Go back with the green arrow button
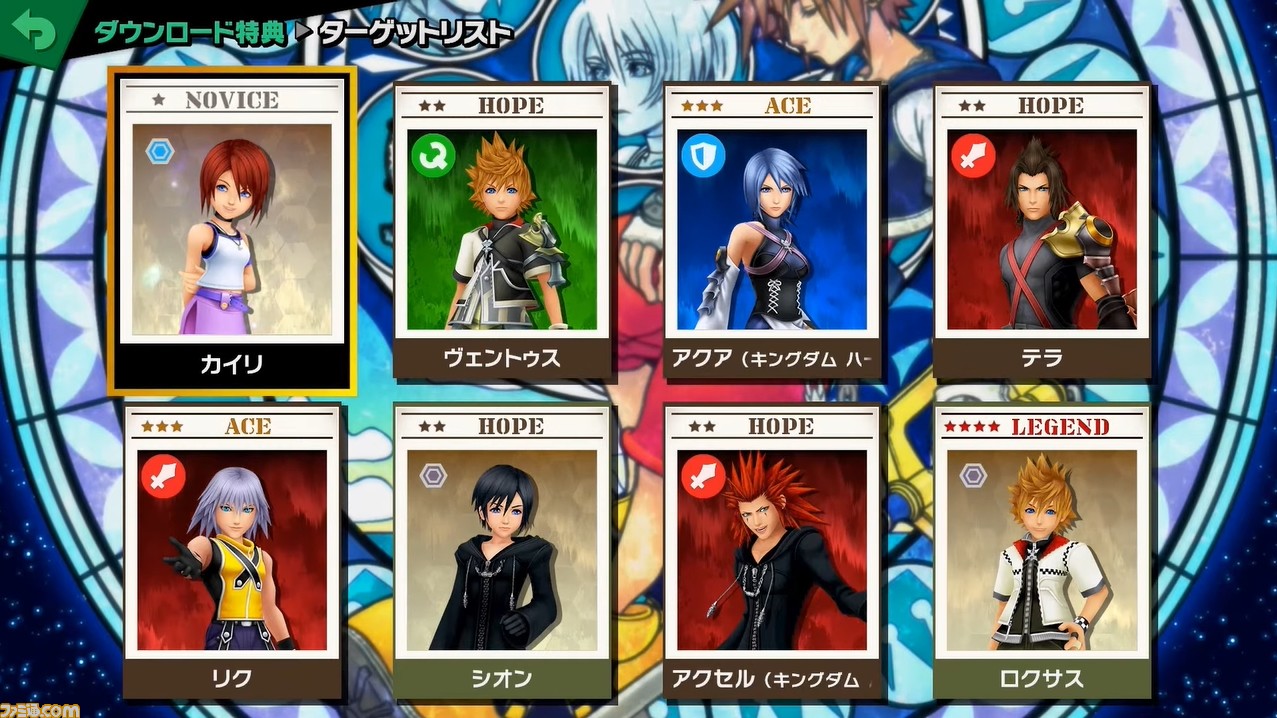 pos(32,30)
